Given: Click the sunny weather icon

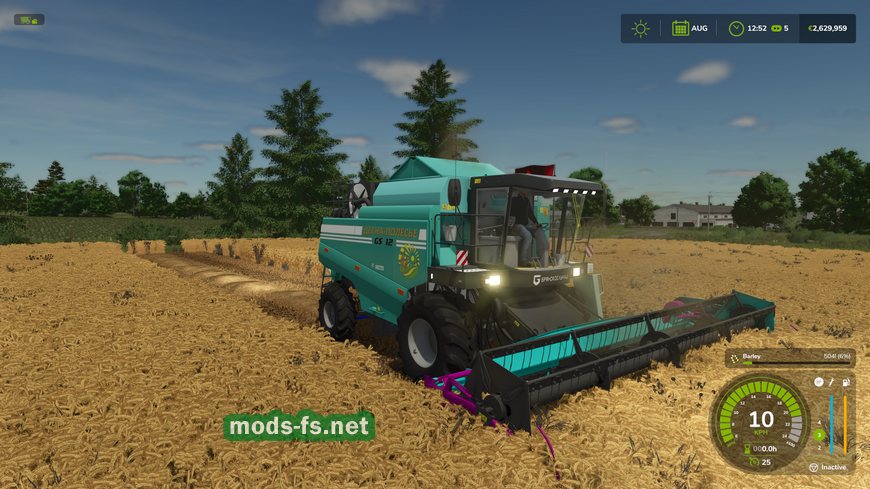Looking at the screenshot, I should pos(640,28).
